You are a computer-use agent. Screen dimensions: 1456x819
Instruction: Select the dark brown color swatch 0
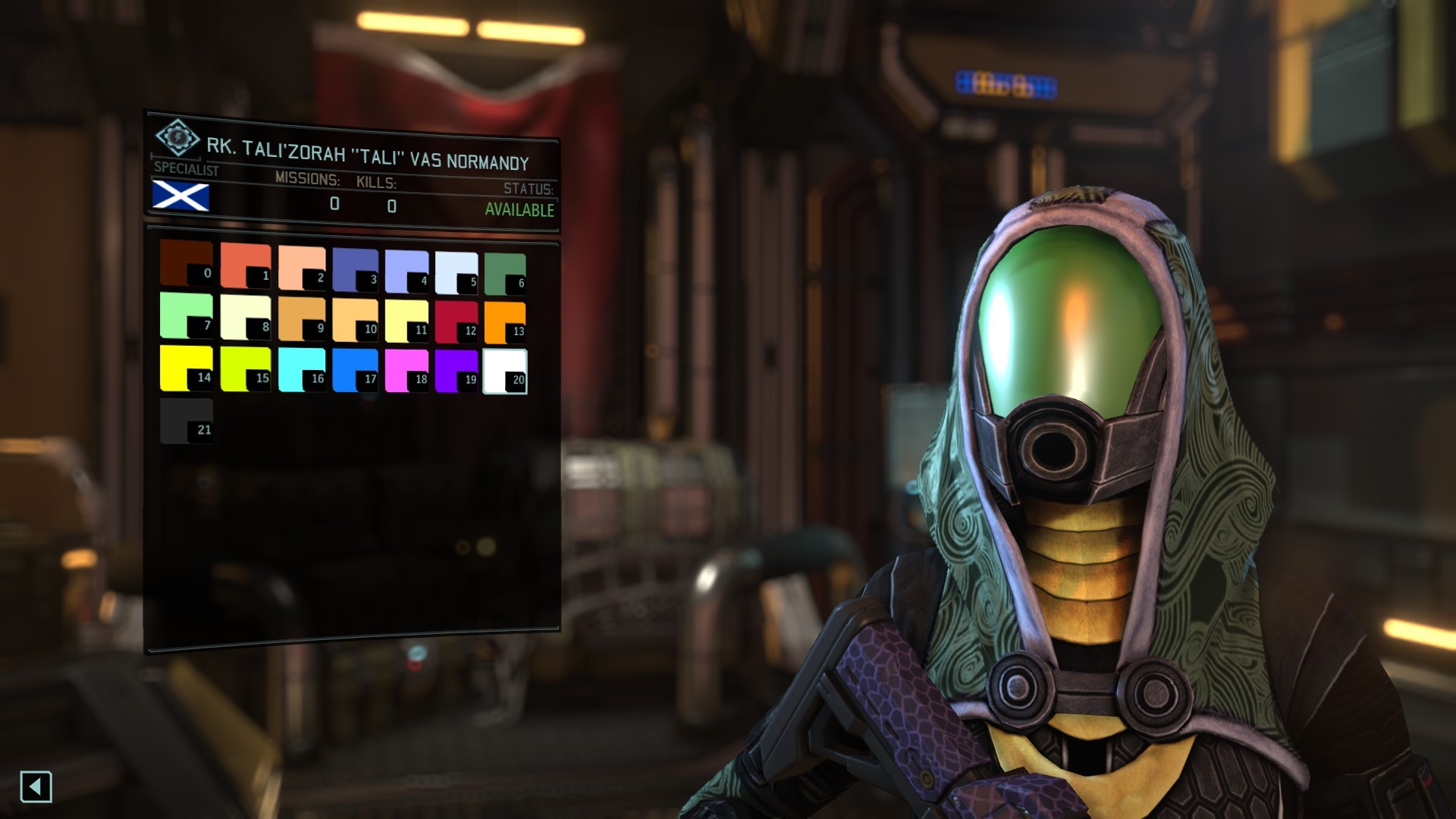pos(186,262)
